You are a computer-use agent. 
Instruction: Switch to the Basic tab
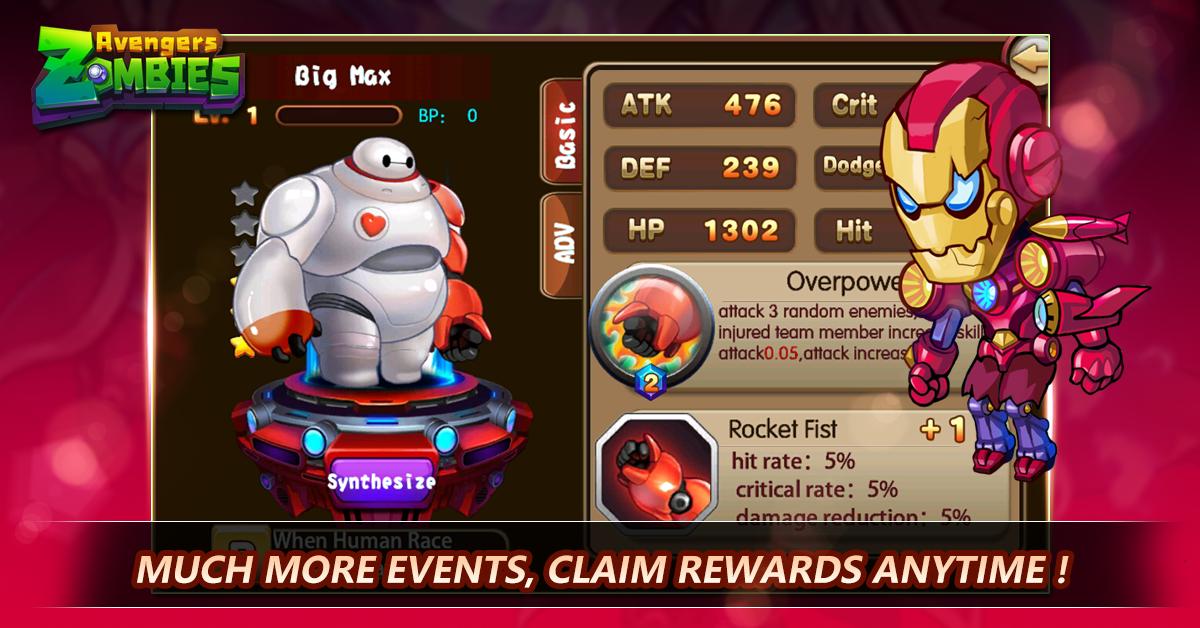tap(565, 135)
